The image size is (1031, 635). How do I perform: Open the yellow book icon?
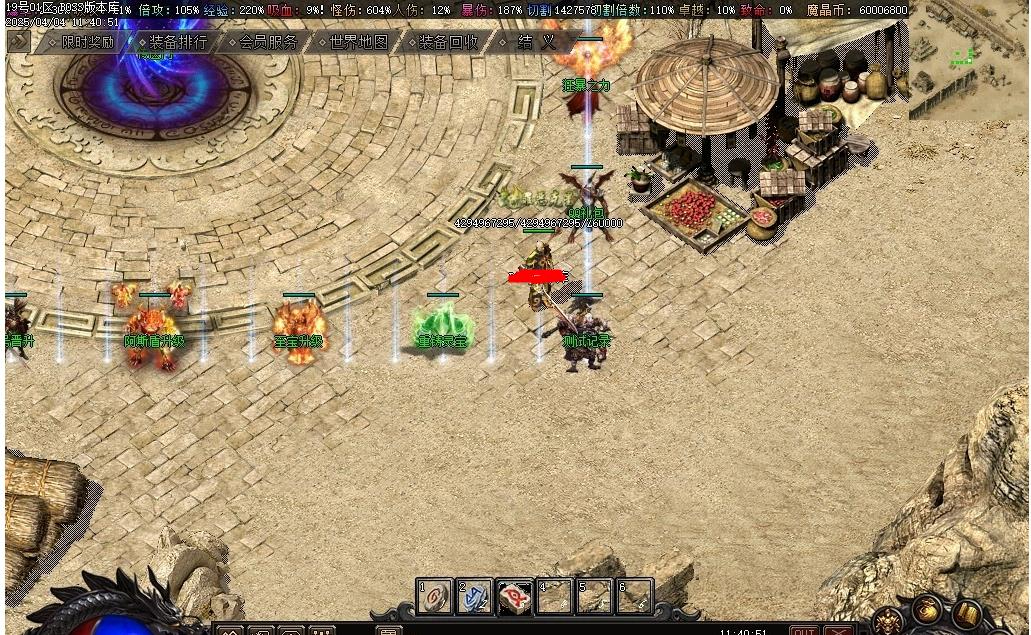pos(968,612)
